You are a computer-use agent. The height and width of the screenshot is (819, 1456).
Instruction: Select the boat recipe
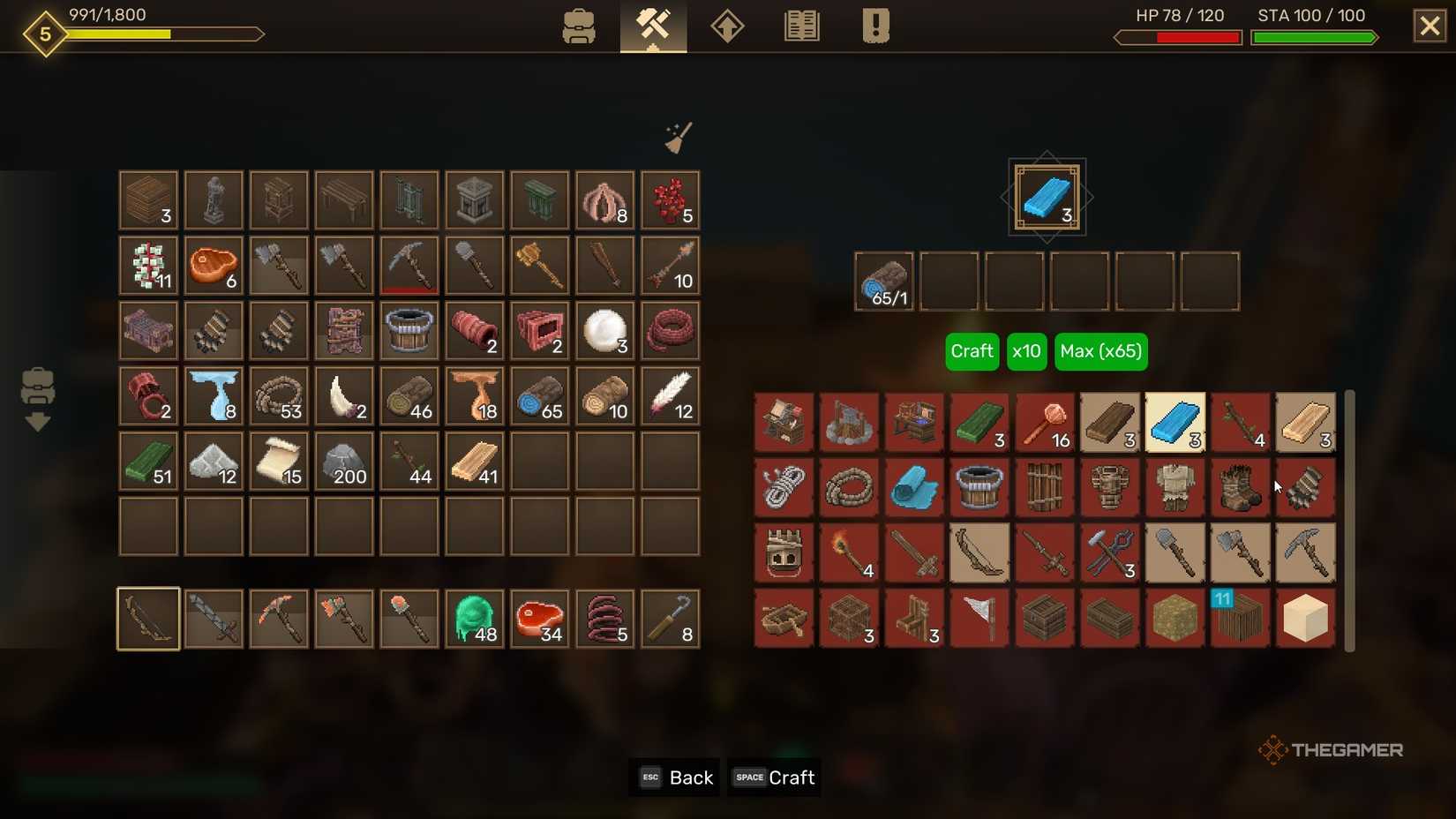coord(784,619)
